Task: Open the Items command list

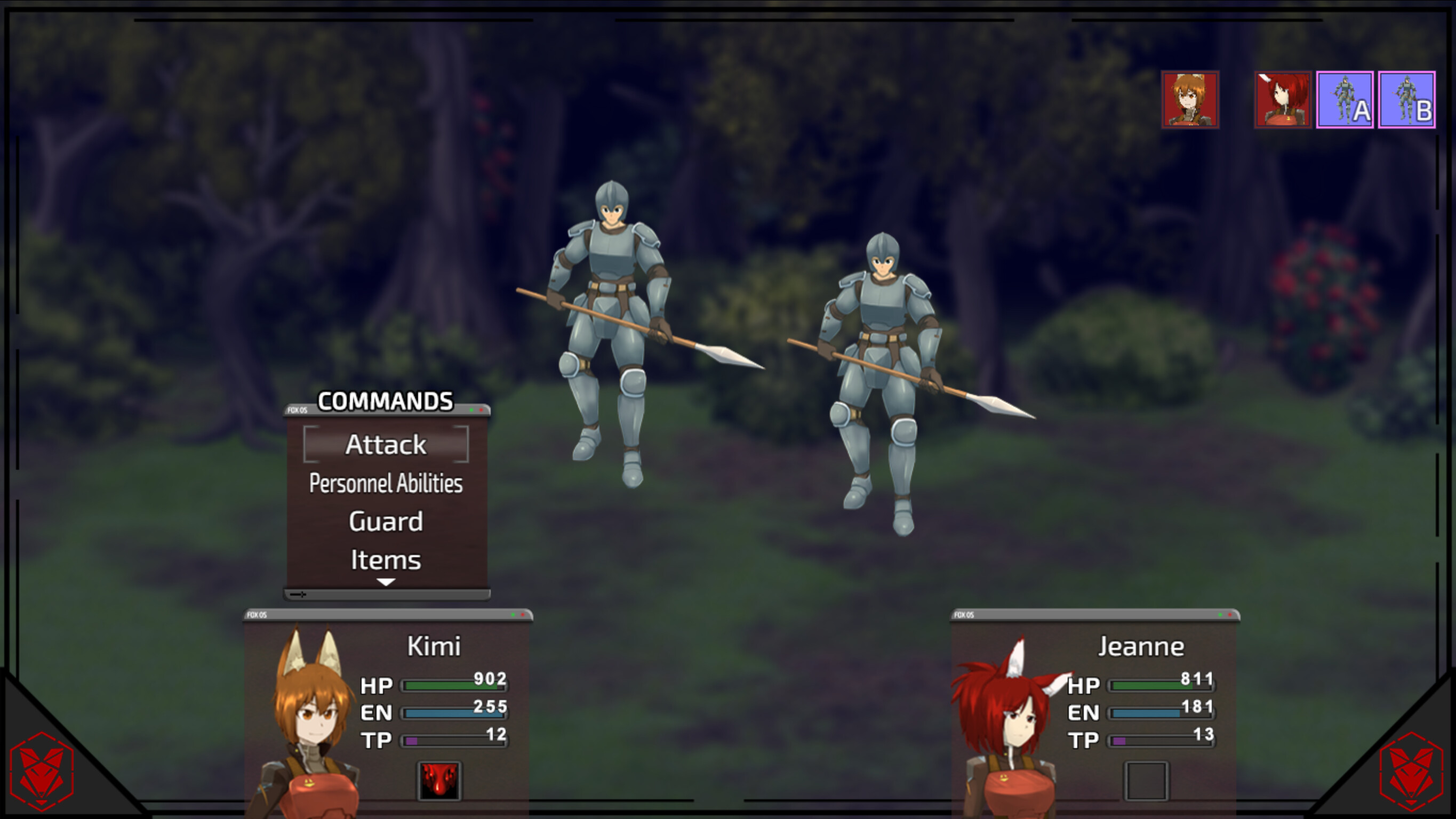Action: [386, 559]
